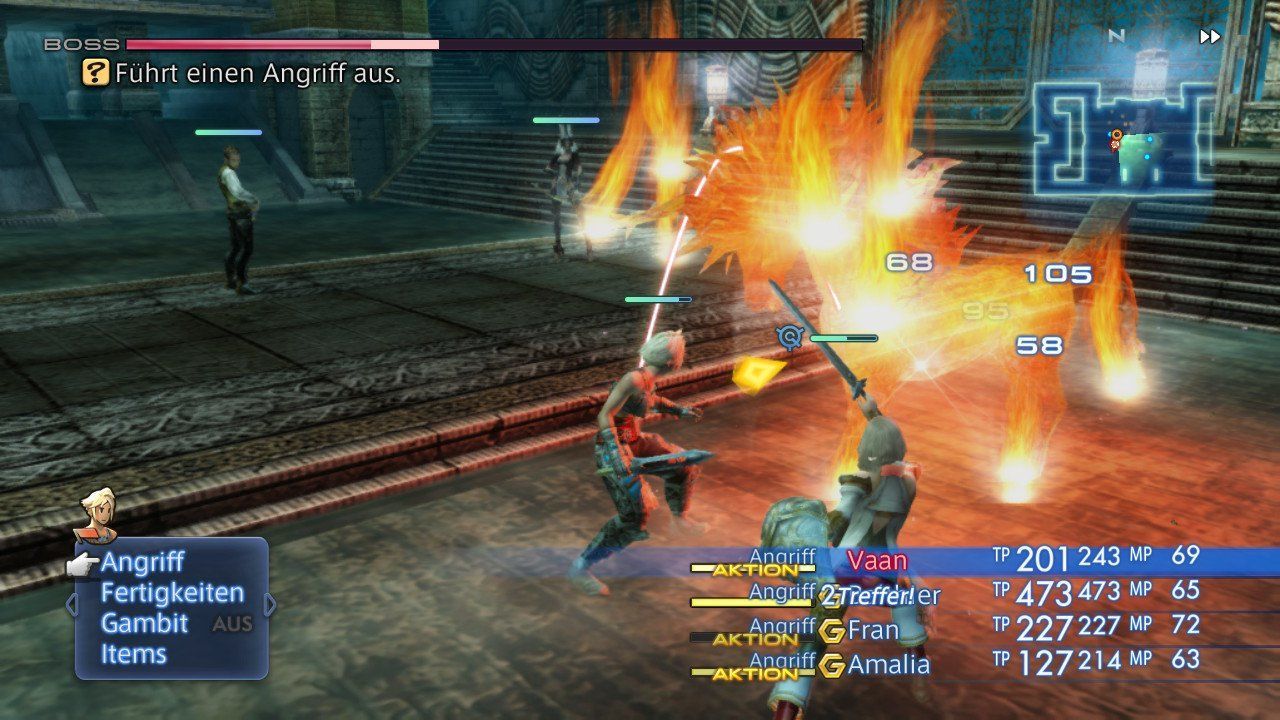Toggle the Gambit command

144,624
